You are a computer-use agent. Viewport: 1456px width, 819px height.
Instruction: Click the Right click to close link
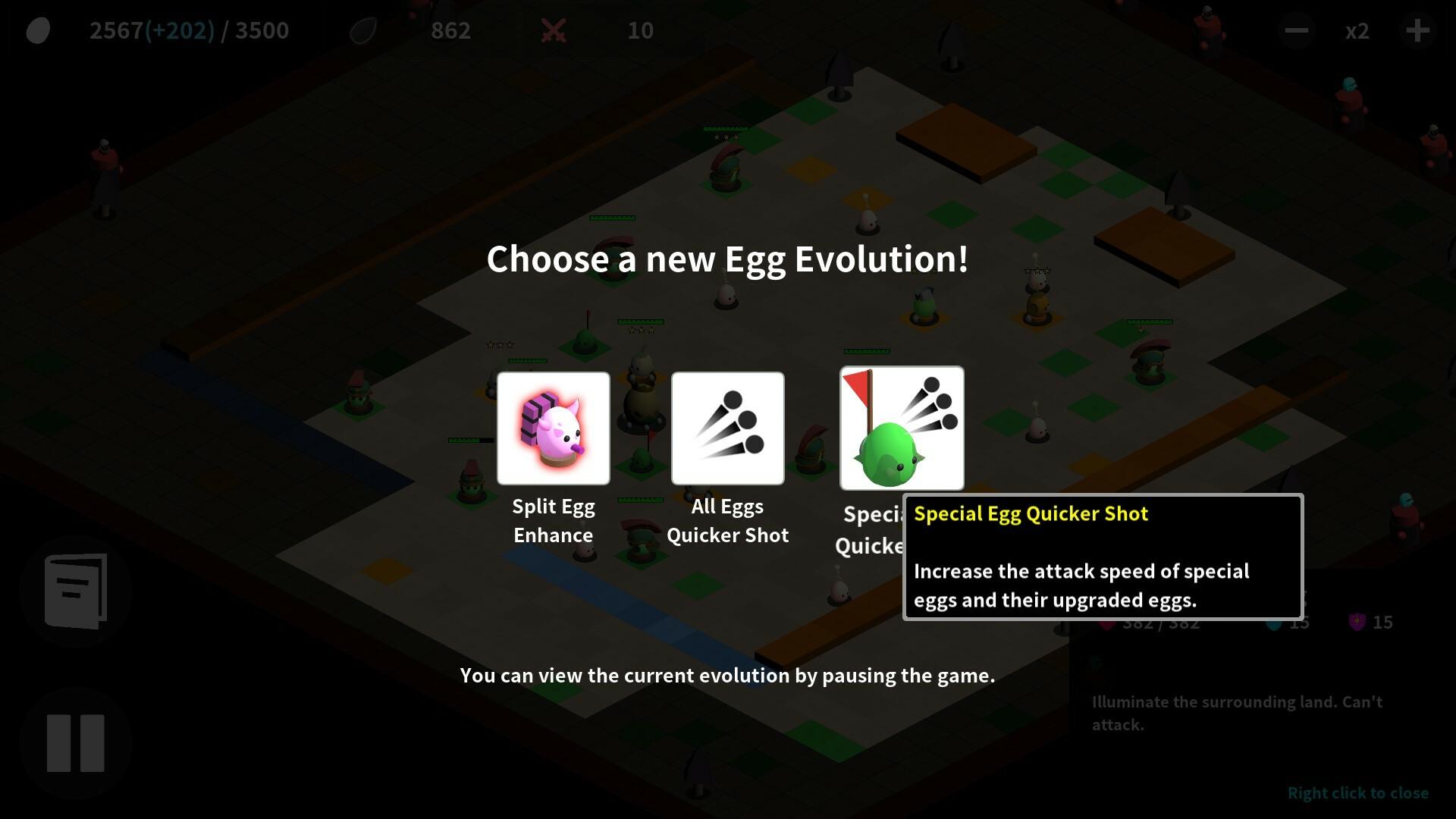point(1358,792)
